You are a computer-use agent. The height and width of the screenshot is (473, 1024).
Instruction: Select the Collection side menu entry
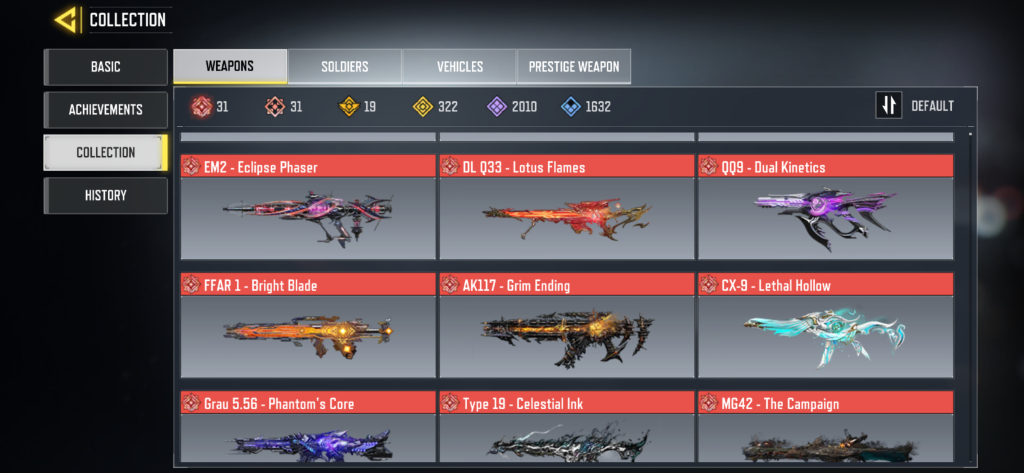click(105, 152)
